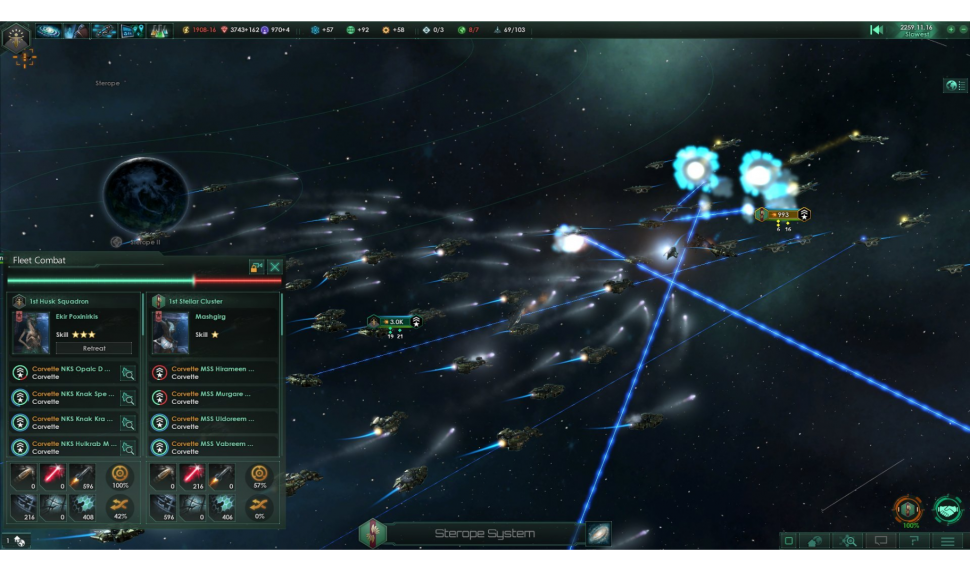970x570 pixels.
Task: Open the green flasks technology view
Action: point(161,31)
